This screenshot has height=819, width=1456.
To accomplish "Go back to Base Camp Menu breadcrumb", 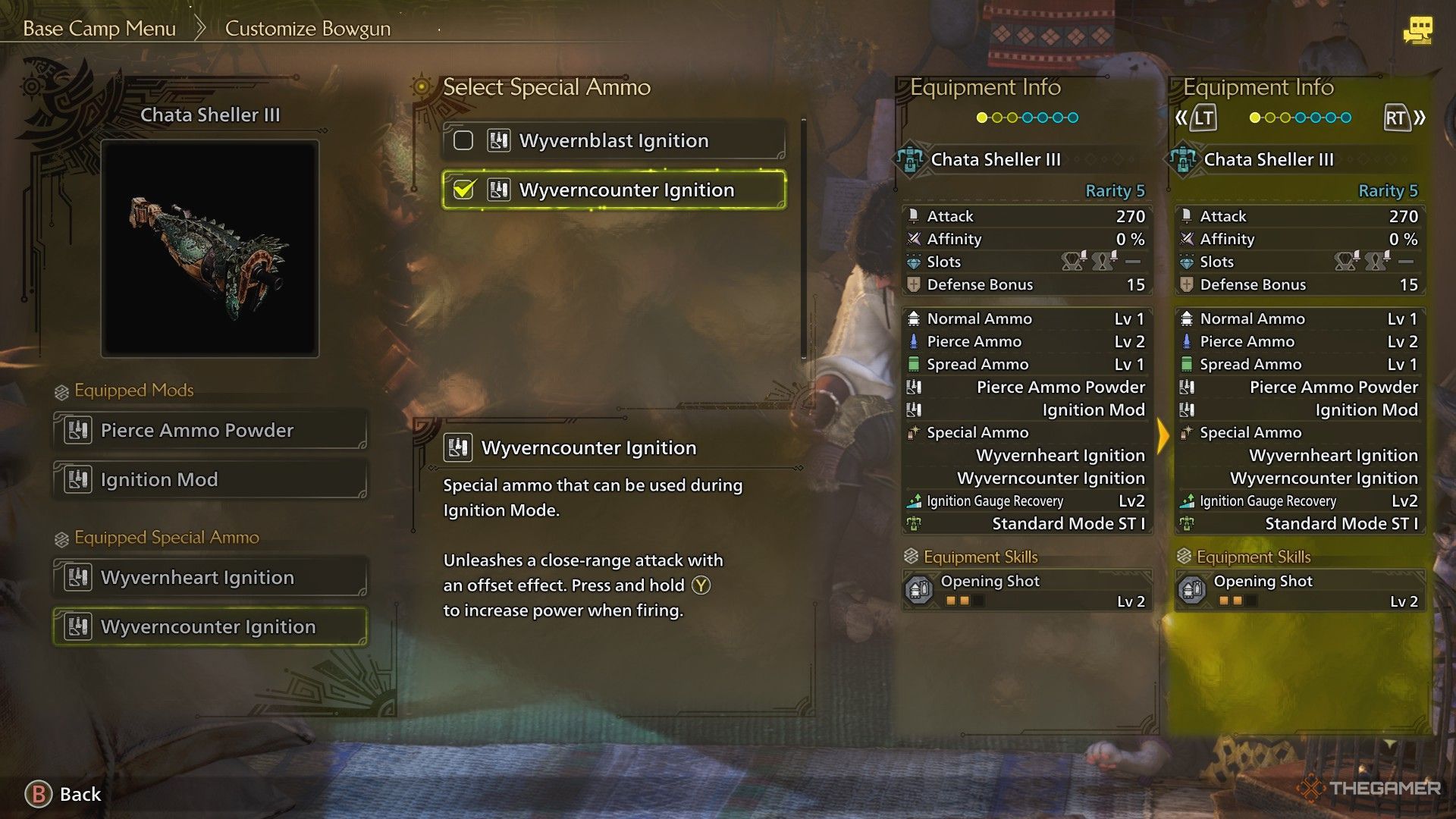I will [x=99, y=29].
